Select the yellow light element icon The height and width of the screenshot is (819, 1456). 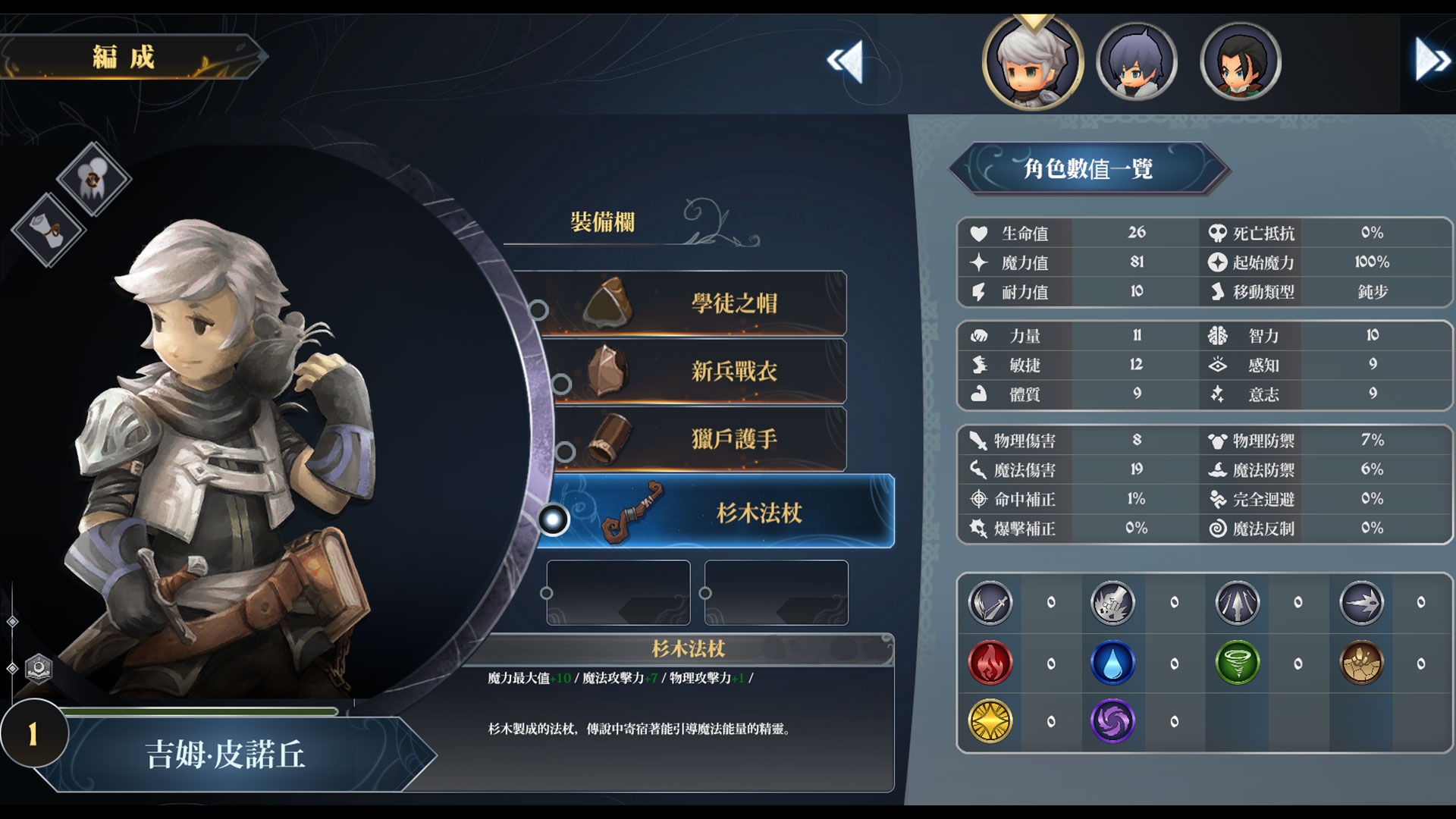point(990,721)
